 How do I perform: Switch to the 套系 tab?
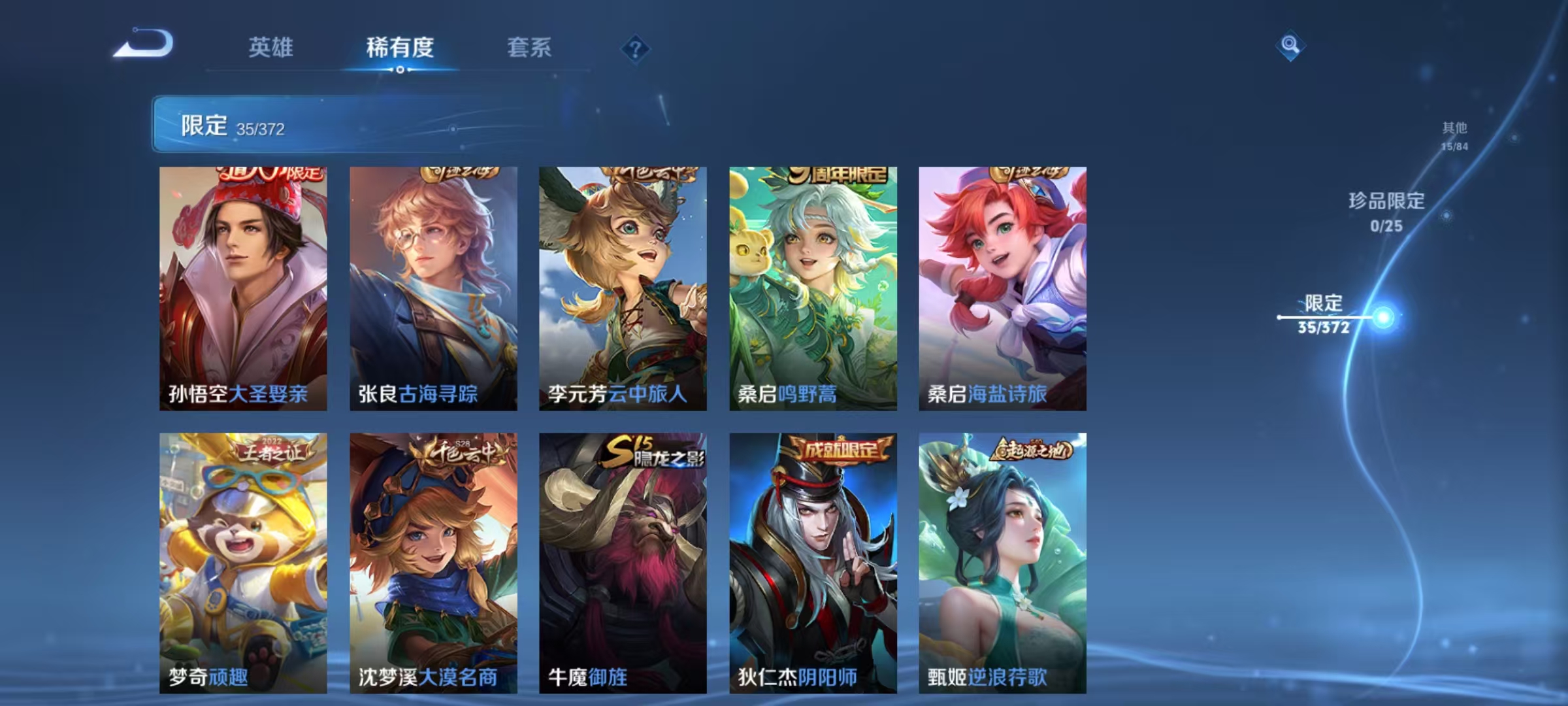(x=529, y=47)
